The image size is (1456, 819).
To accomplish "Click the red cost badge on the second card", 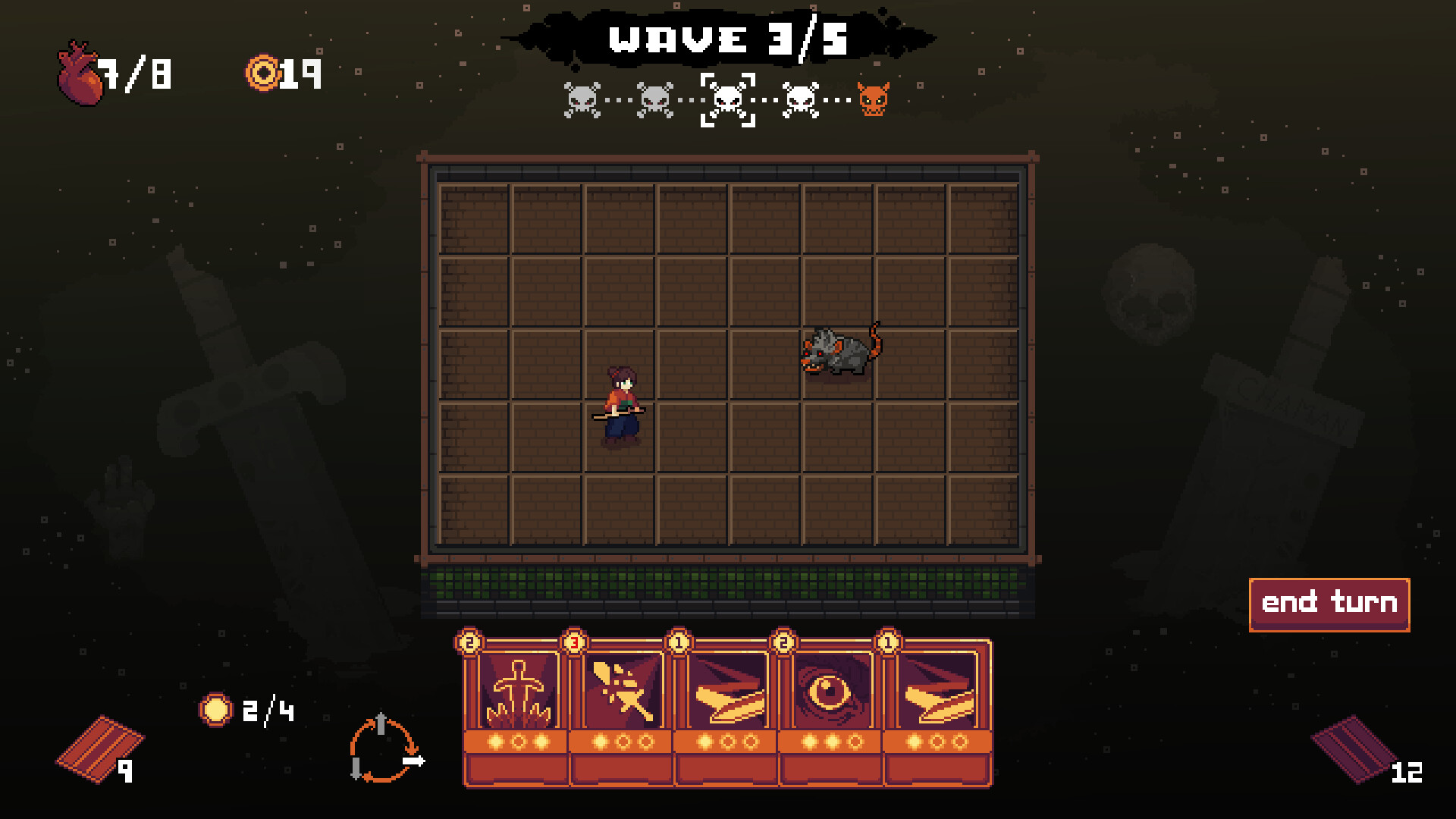I will (x=575, y=641).
